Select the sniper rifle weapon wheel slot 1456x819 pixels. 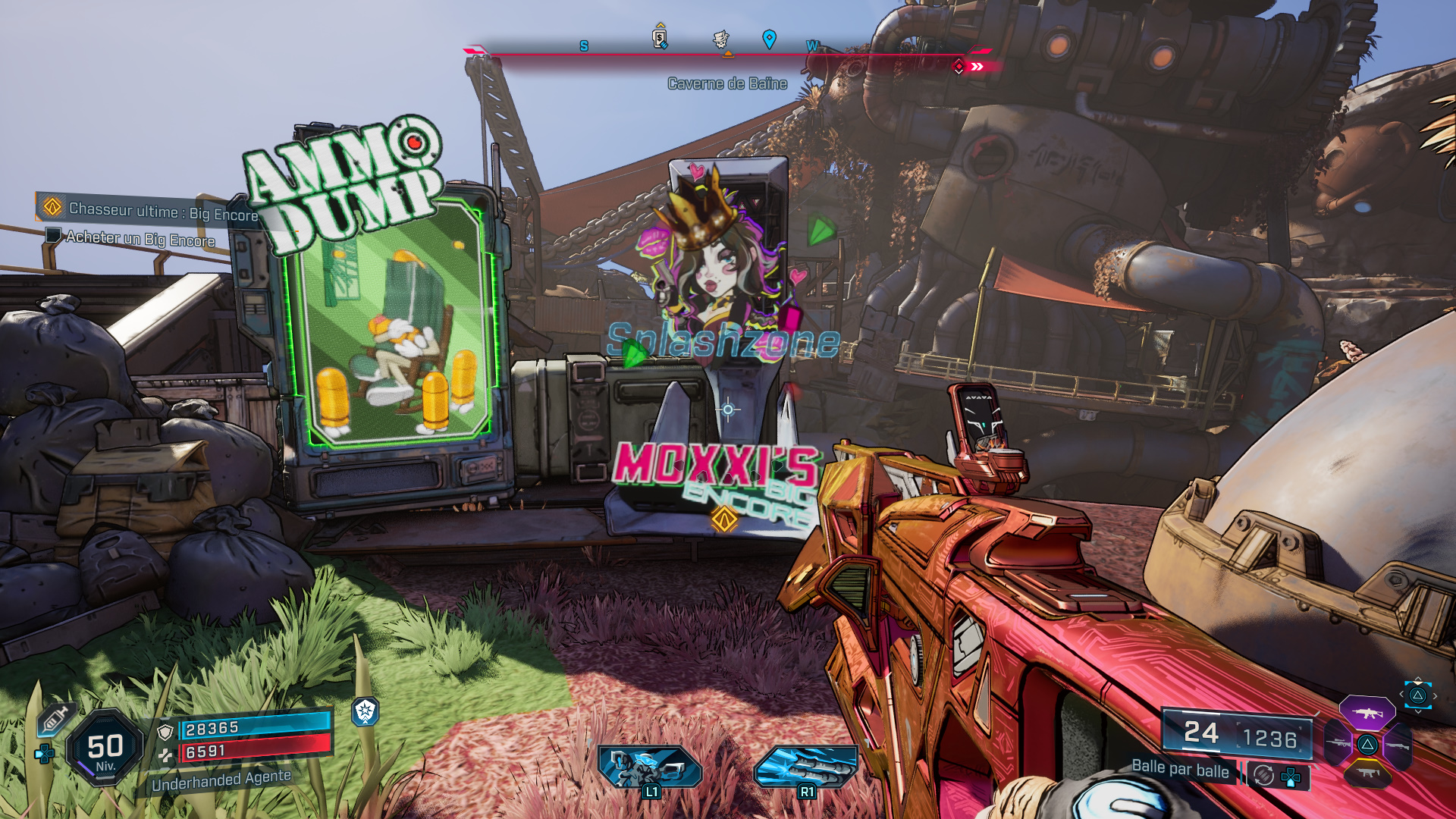point(1338,742)
